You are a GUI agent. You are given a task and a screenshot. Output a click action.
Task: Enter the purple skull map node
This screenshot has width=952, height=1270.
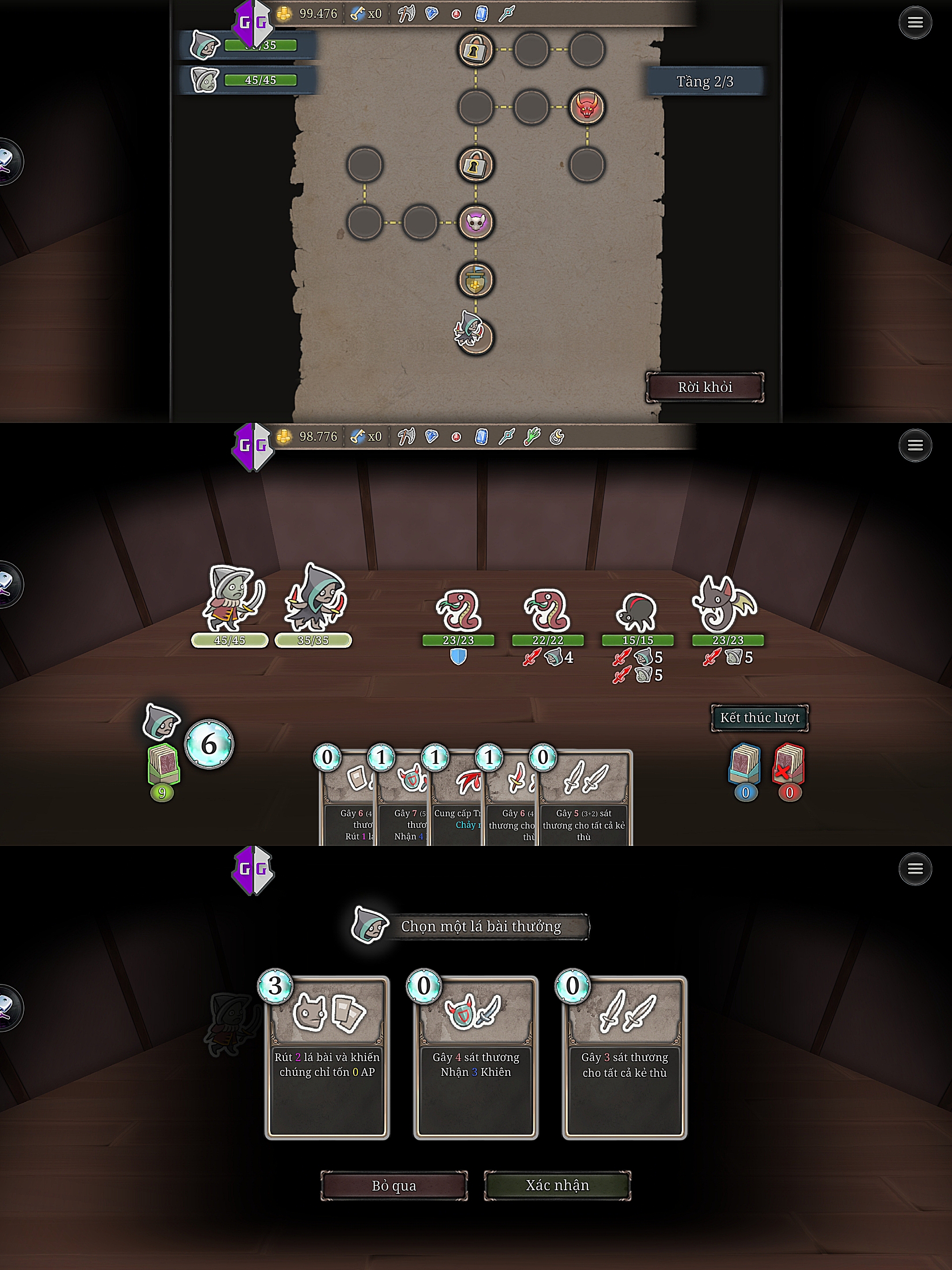(x=476, y=222)
